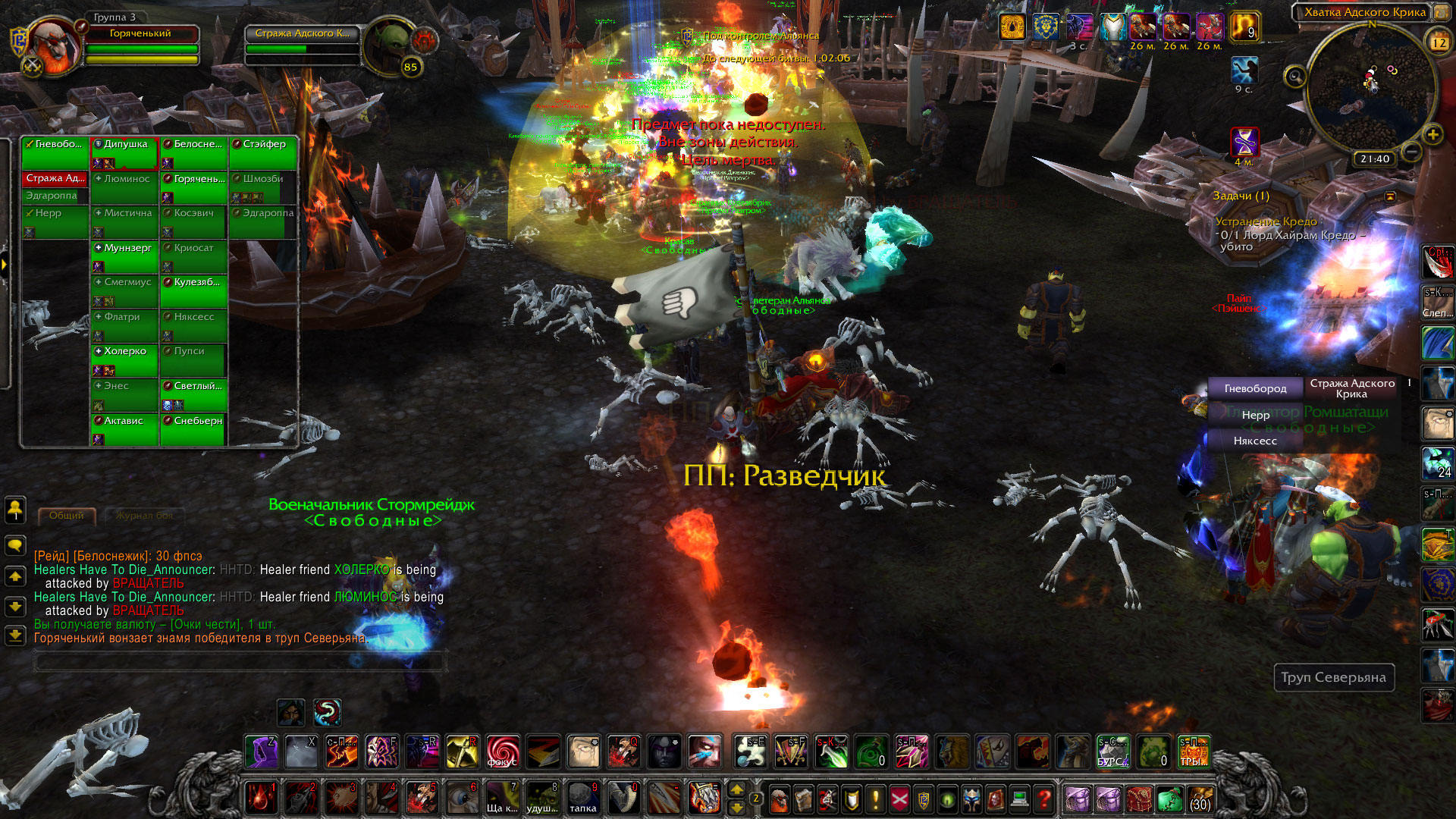Click the Устранение Кредо objective

coord(1266,221)
